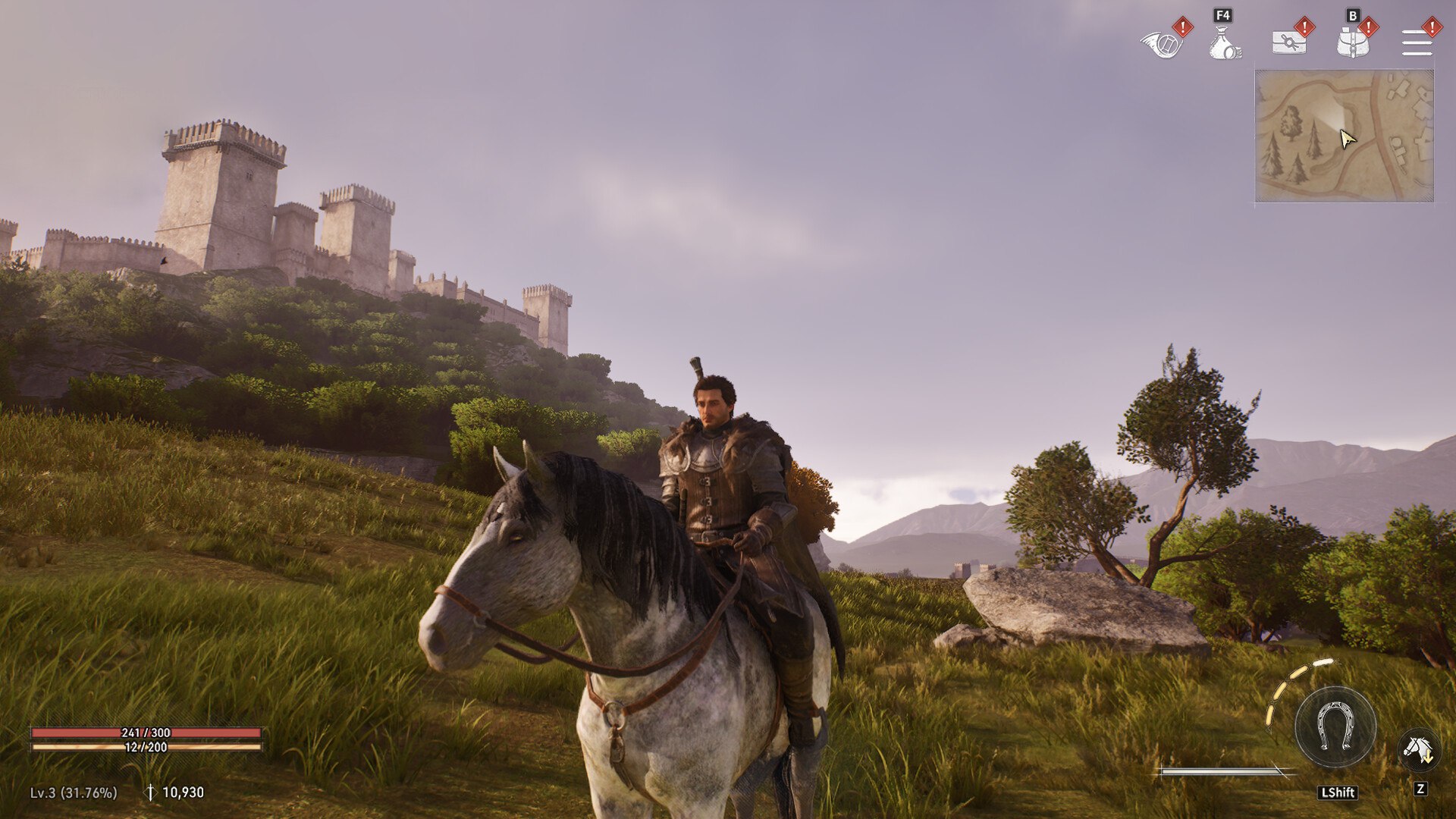Dismount using the horse head icon
The width and height of the screenshot is (1456, 819).
(1417, 749)
